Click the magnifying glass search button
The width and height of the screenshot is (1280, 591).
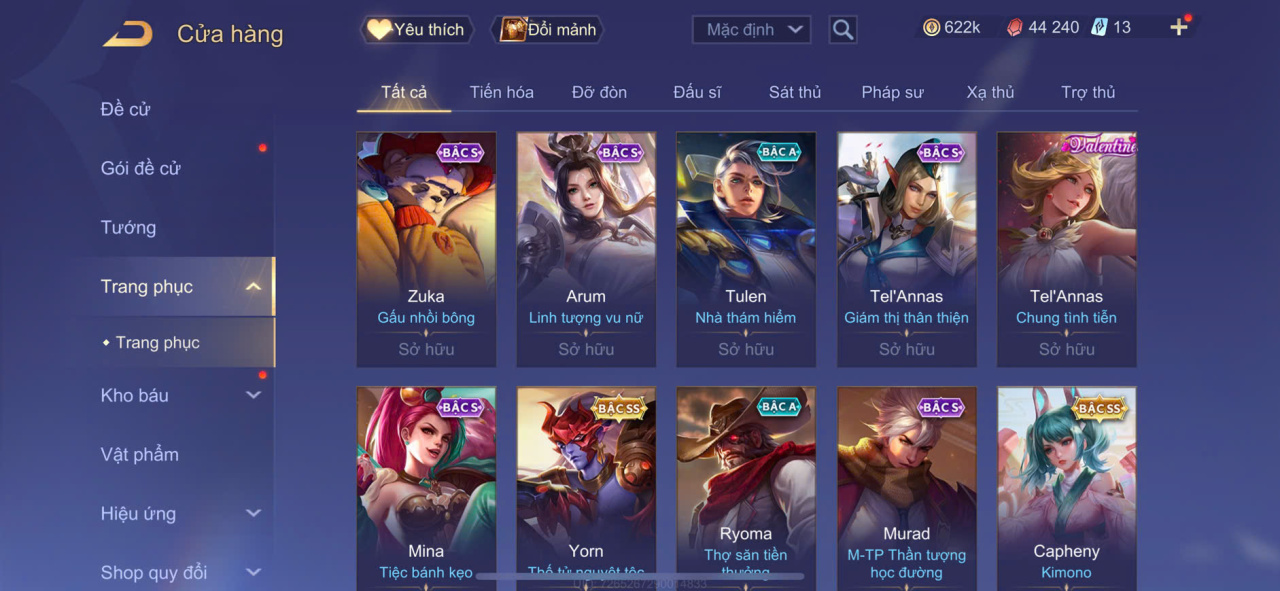[843, 30]
